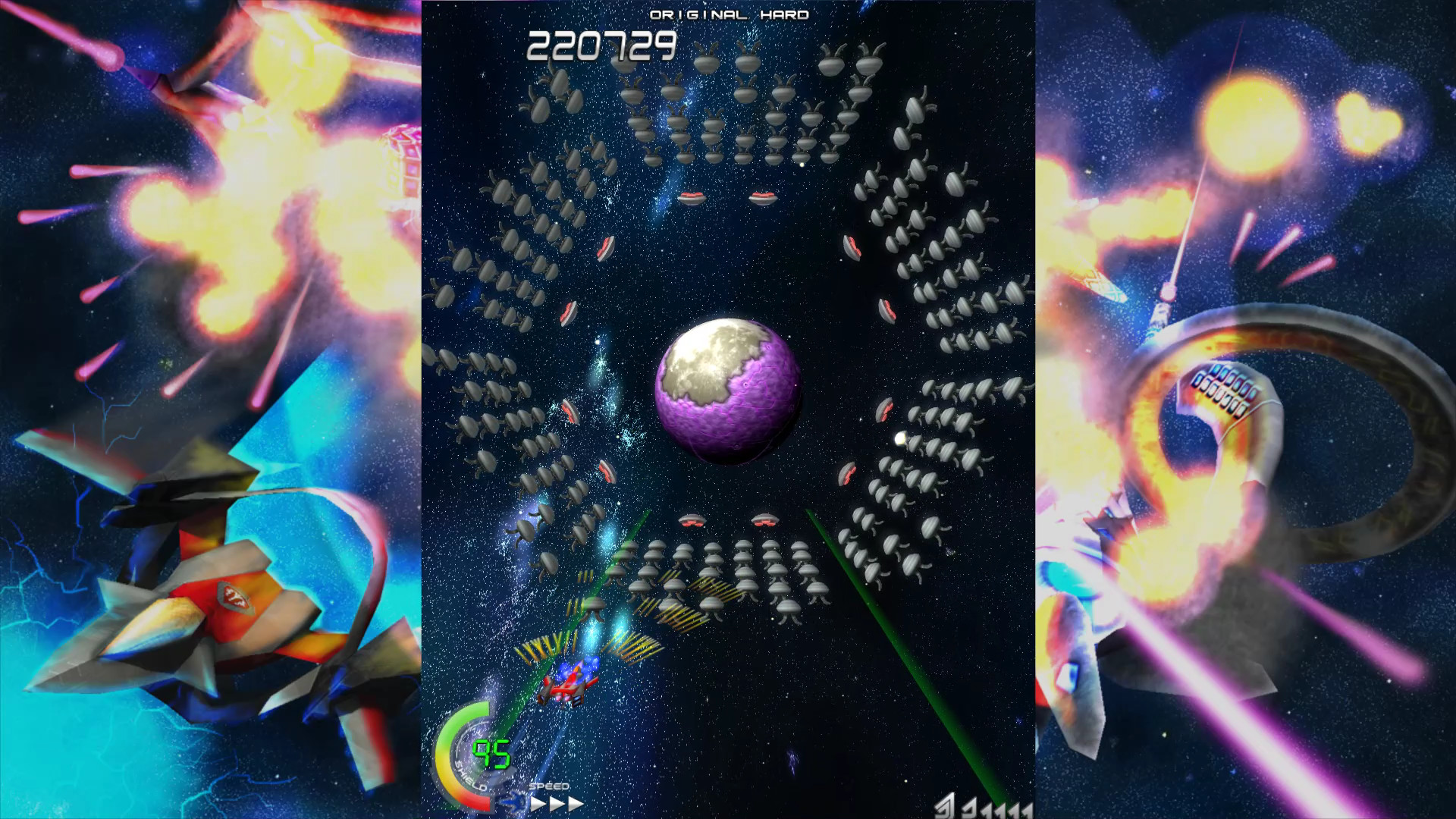Screen dimensions: 1456x819
Task: Click the small blue ship icon beside SPEED
Action: click(x=513, y=802)
